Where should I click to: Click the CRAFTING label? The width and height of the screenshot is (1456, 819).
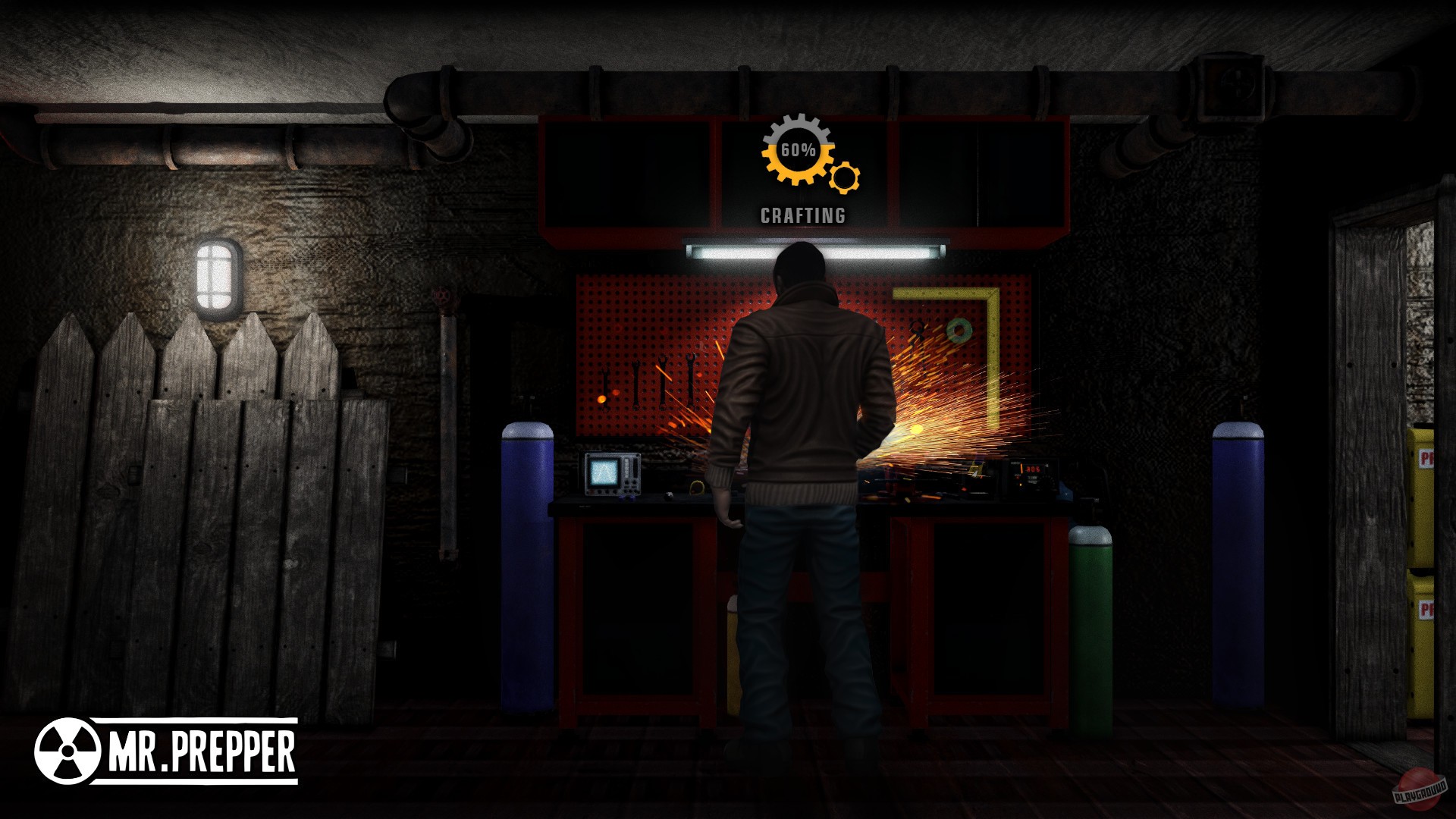click(802, 216)
